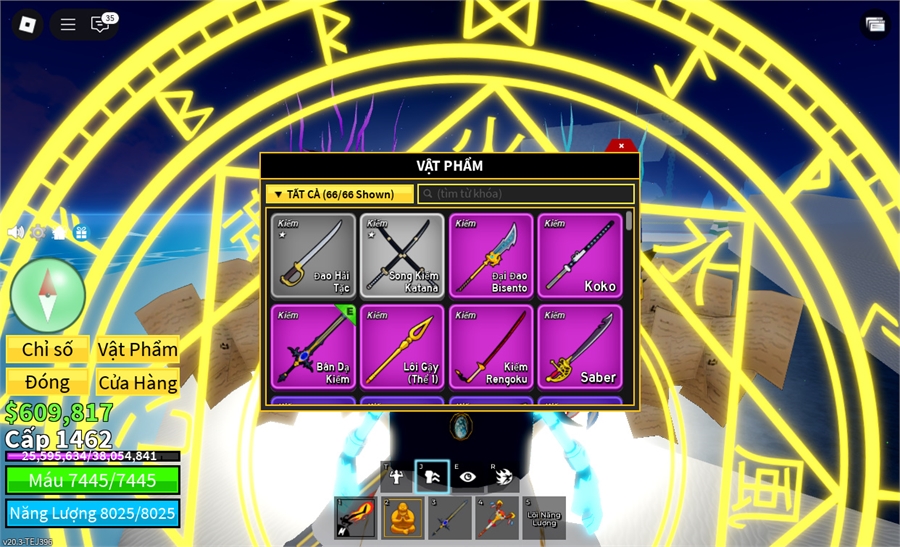This screenshot has width=900, height=547.
Task: Open the gift box rewards icon
Action: point(81,232)
